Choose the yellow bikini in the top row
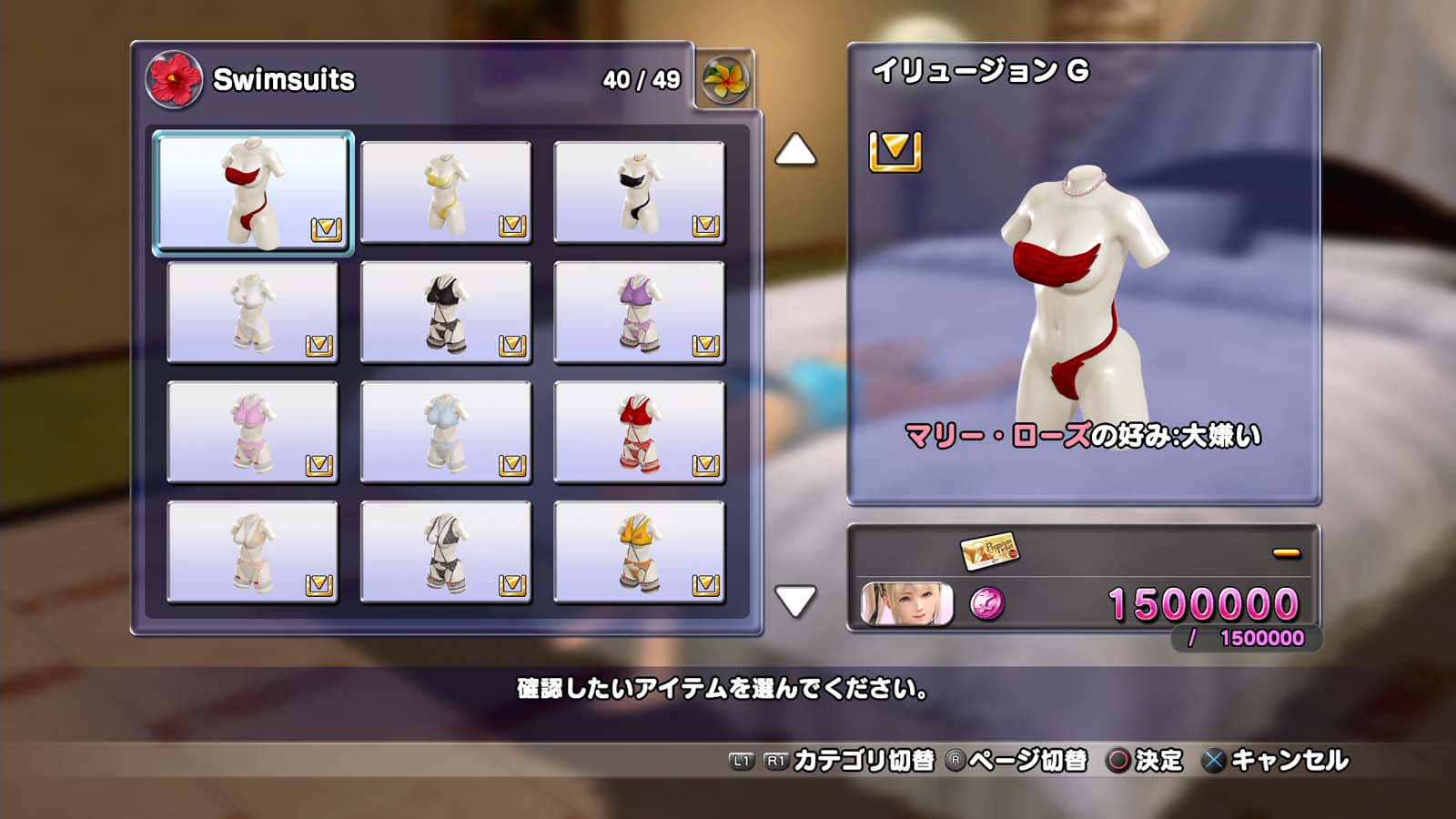Viewport: 1456px width, 819px height. point(446,192)
